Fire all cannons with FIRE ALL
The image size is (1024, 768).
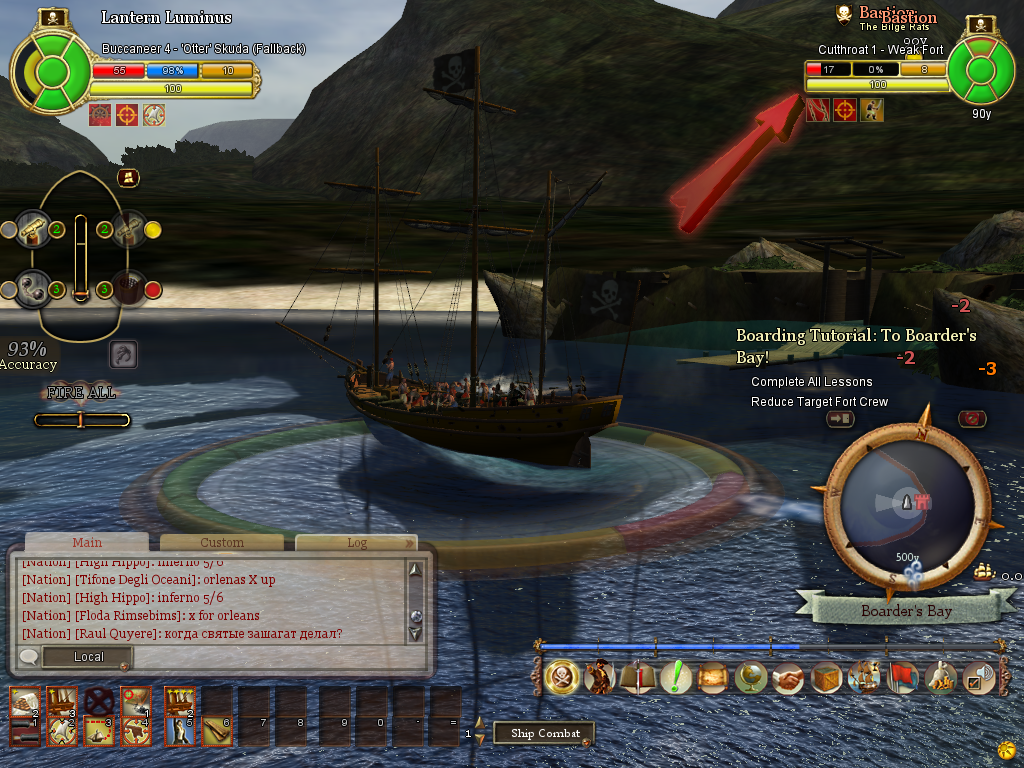pos(81,393)
